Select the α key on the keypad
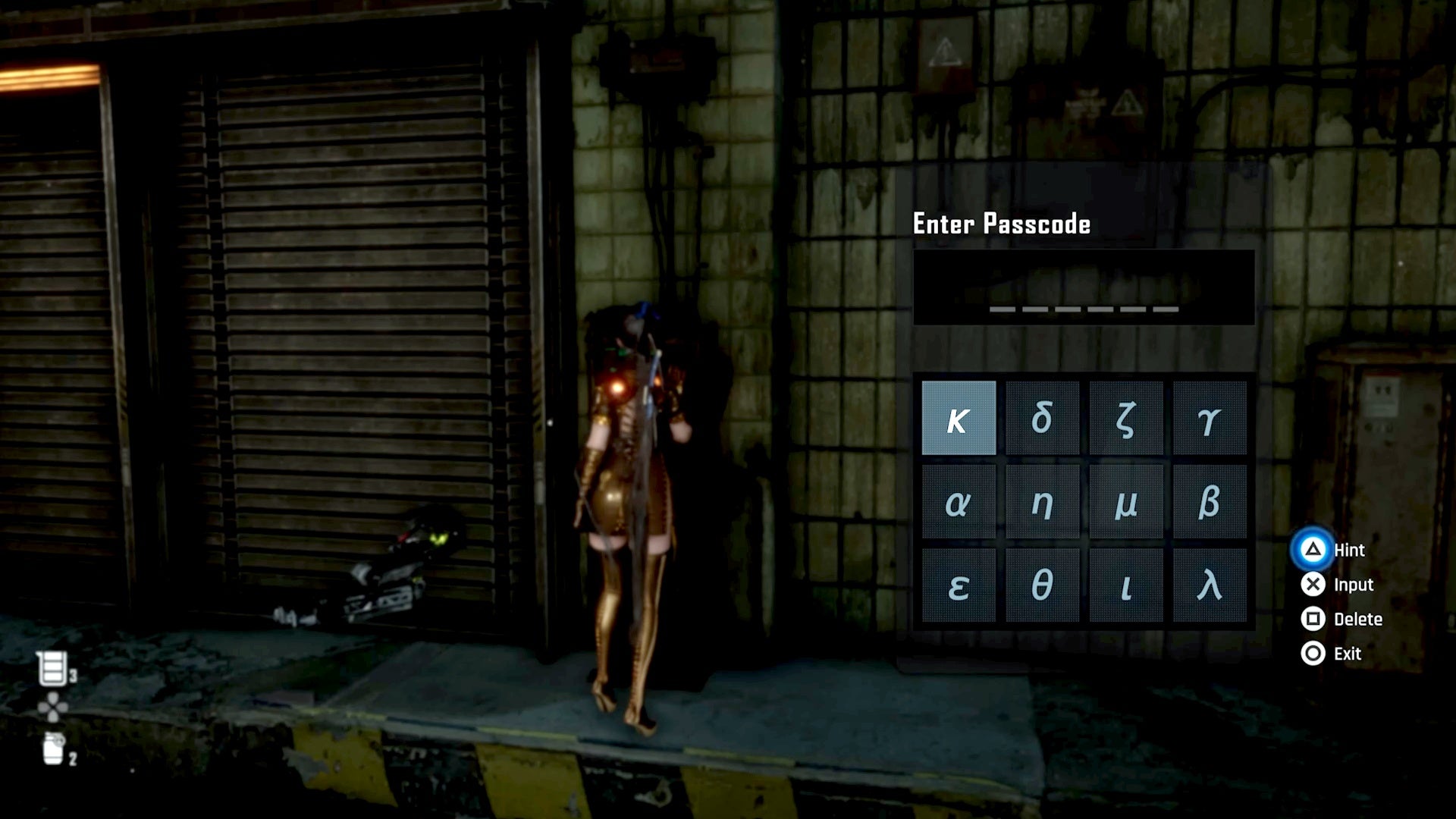The width and height of the screenshot is (1456, 819). coord(958,502)
